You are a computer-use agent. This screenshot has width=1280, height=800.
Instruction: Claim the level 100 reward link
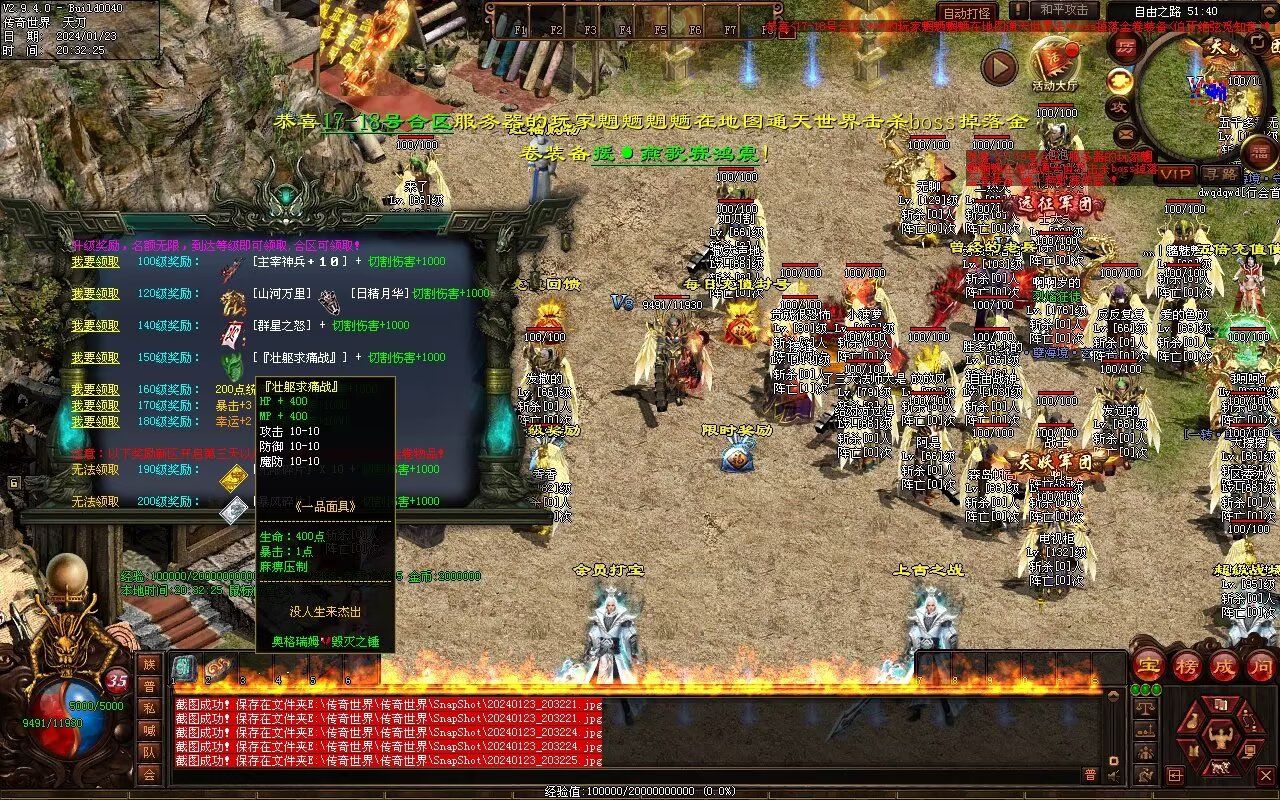(x=95, y=262)
